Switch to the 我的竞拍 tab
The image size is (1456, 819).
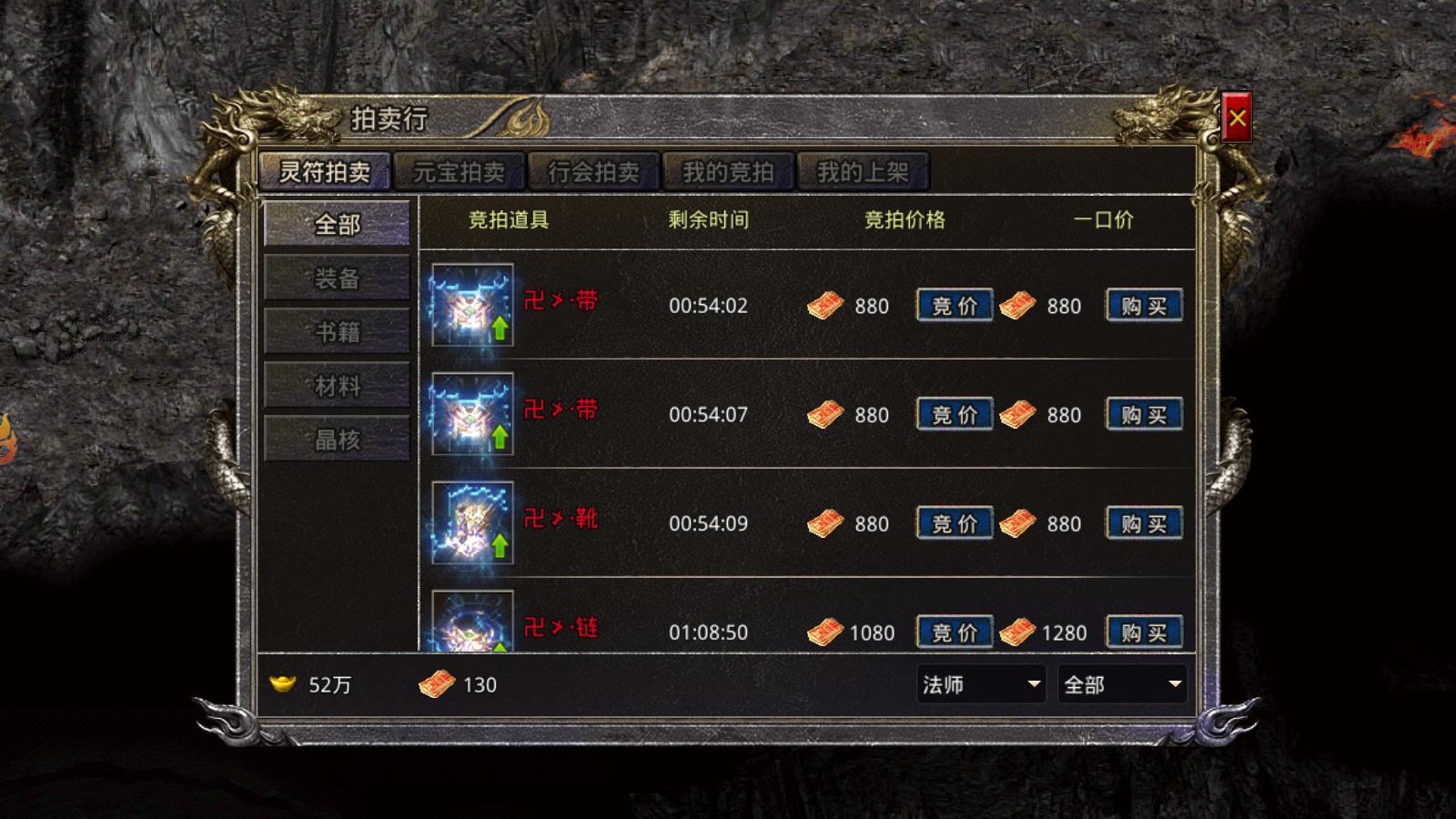pos(729,172)
